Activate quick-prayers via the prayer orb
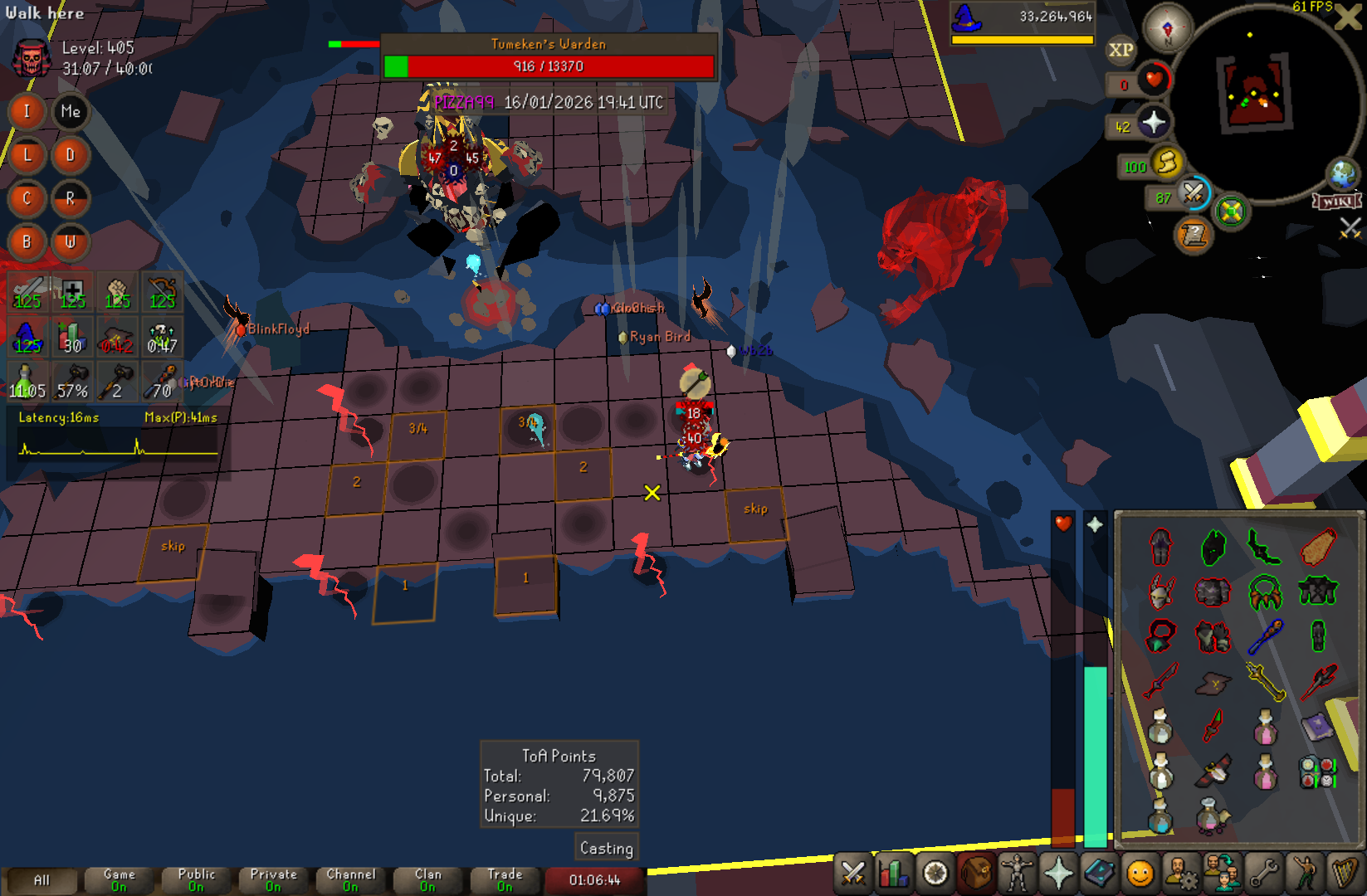The image size is (1367, 896). click(1153, 124)
